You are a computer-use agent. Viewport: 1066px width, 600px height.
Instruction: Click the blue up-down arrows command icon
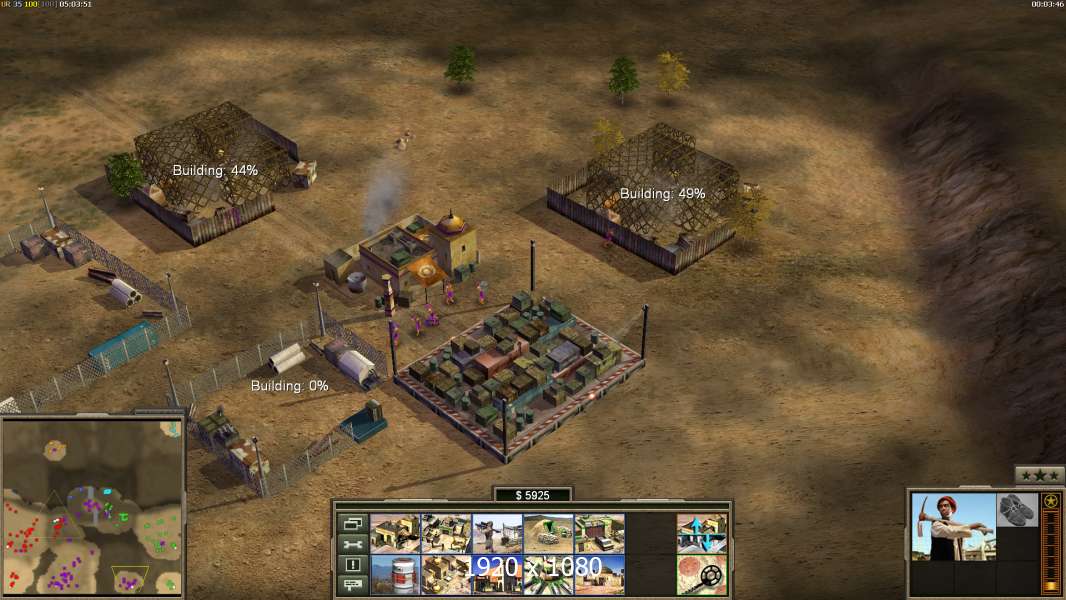[x=701, y=534]
